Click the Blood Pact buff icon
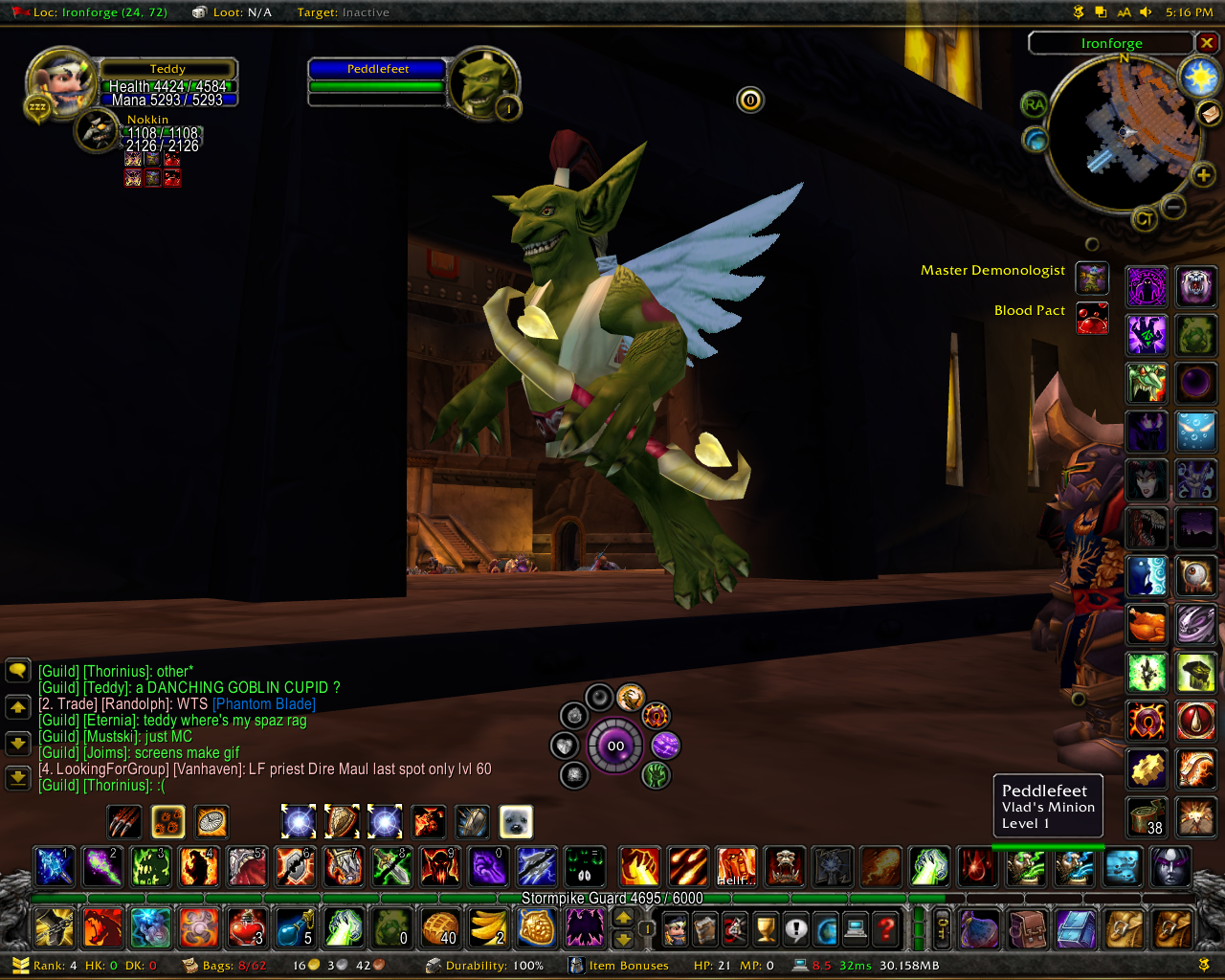 pyautogui.click(x=1092, y=318)
